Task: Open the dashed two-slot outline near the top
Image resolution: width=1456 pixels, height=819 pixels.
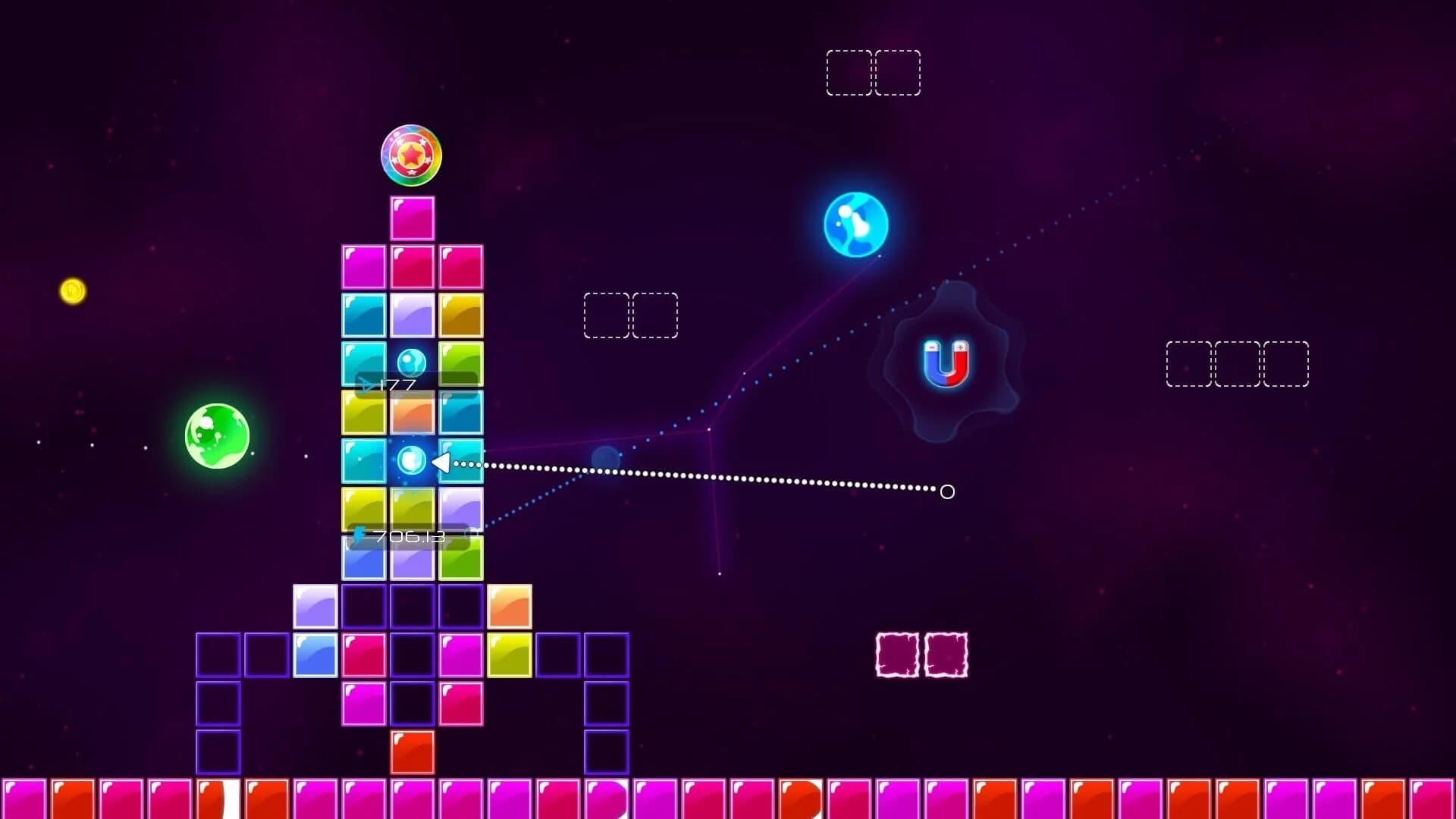Action: [x=874, y=73]
